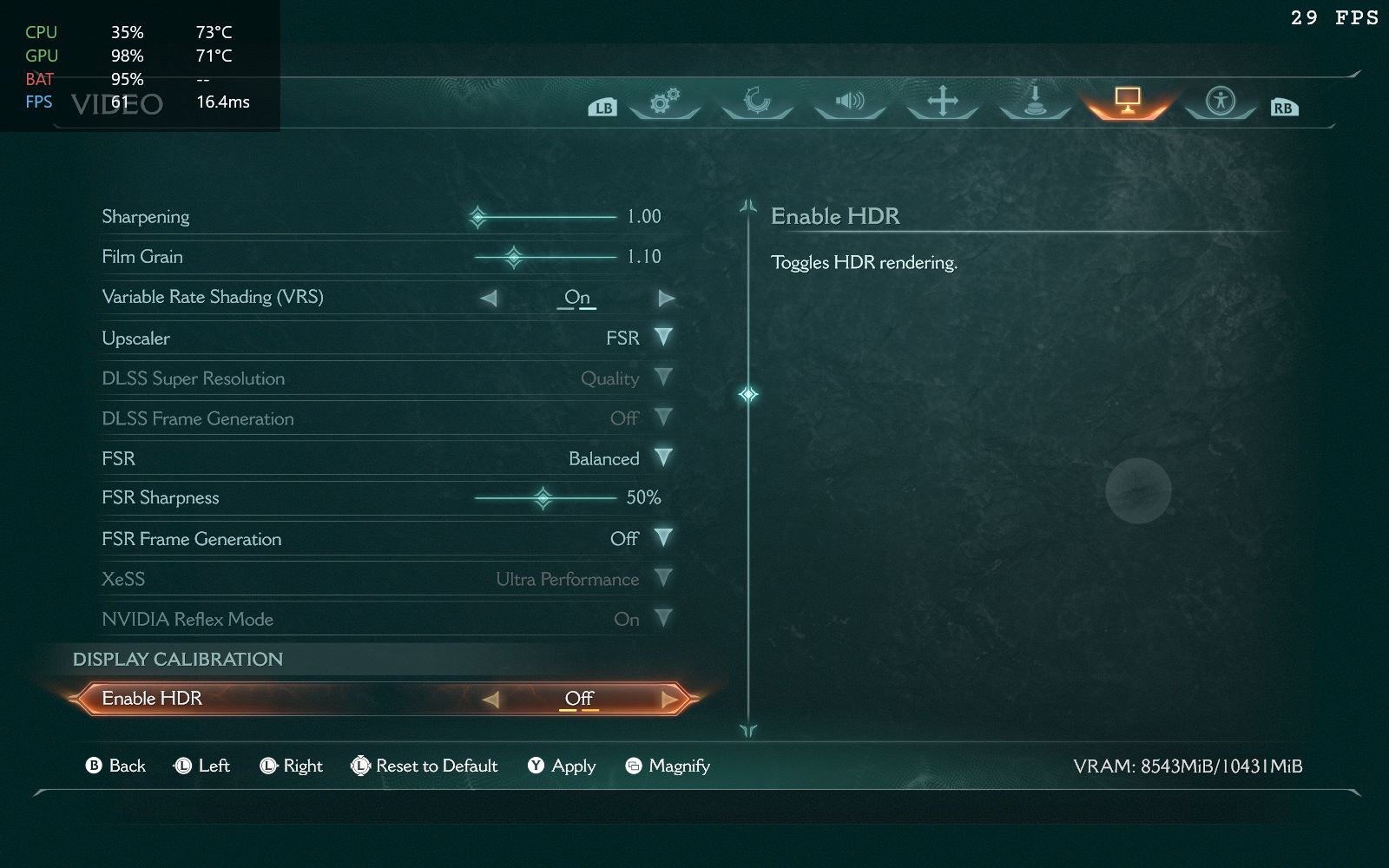Open FSR Frame Generation dropdown
The width and height of the screenshot is (1389, 868).
pos(663,538)
